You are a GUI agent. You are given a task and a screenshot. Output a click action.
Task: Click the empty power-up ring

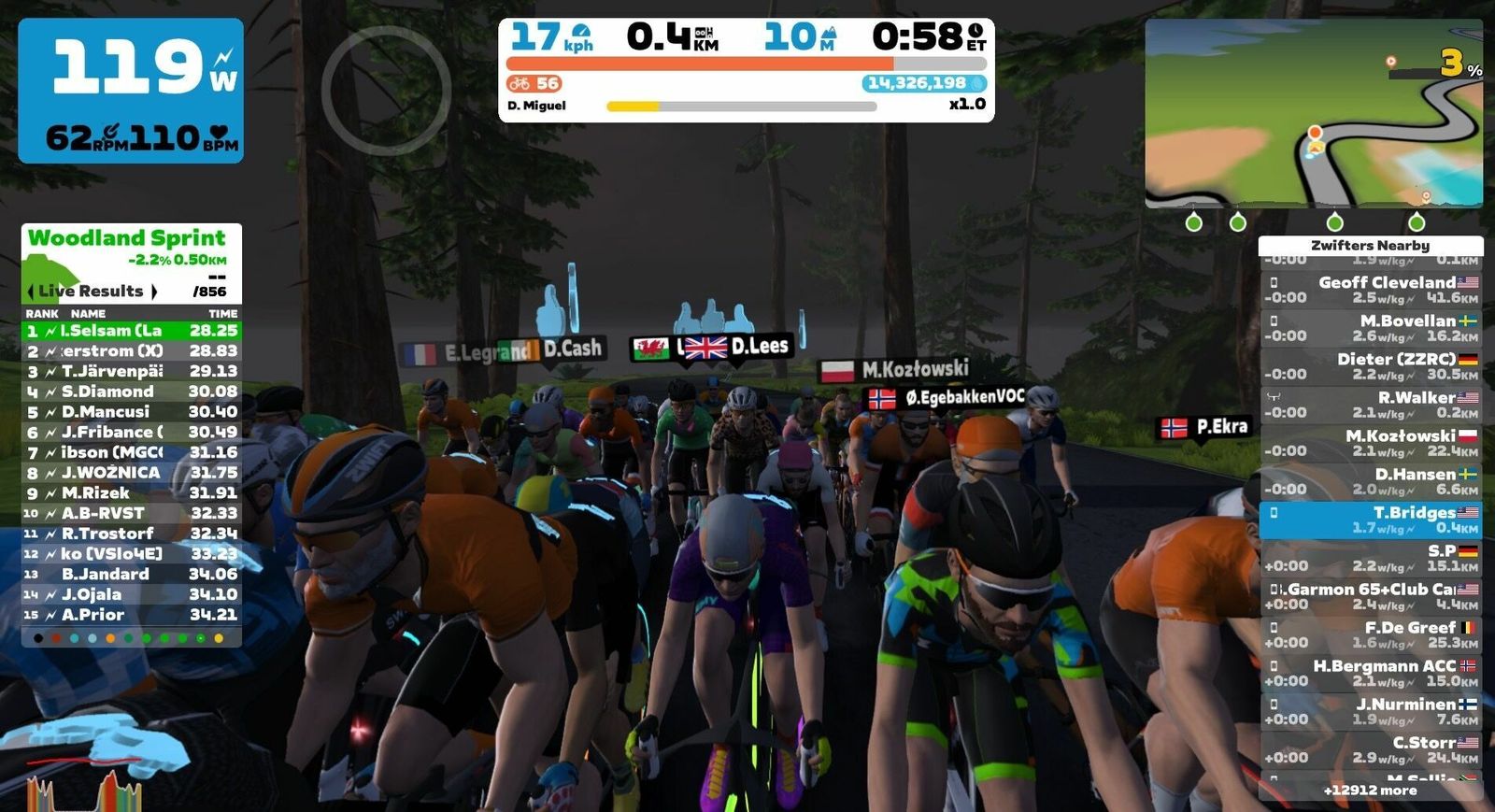[x=386, y=90]
